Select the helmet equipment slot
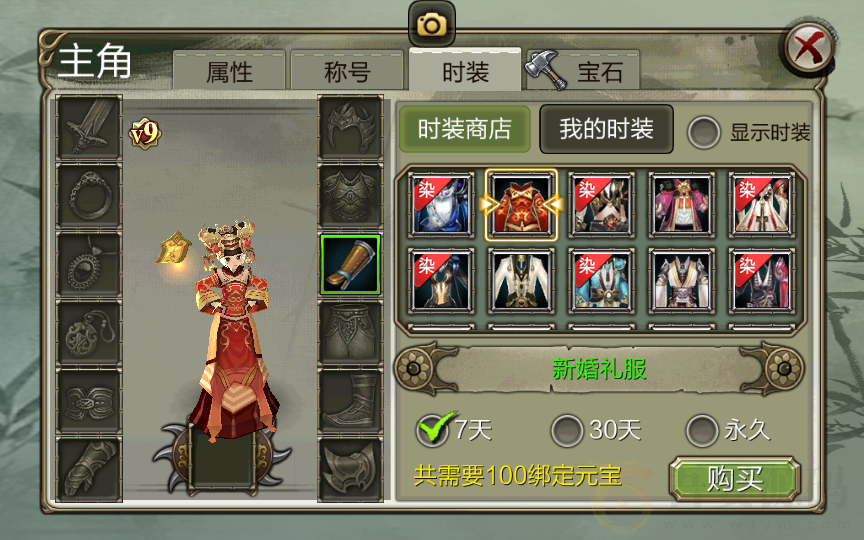This screenshot has width=864, height=540. click(x=350, y=127)
